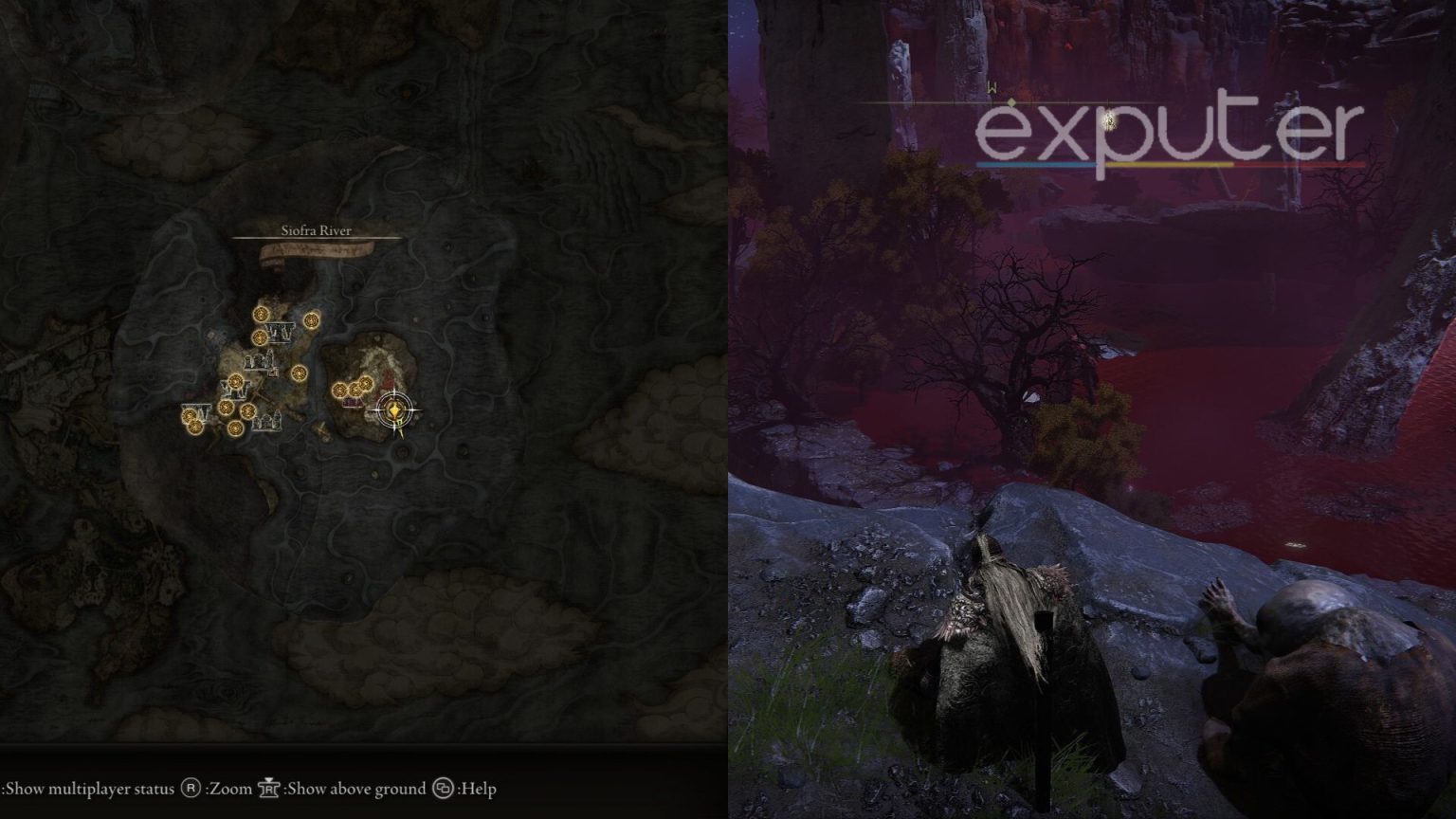Click the glowing compass marker in the gameplay view
The width and height of the screenshot is (1456, 819).
point(1107,121)
